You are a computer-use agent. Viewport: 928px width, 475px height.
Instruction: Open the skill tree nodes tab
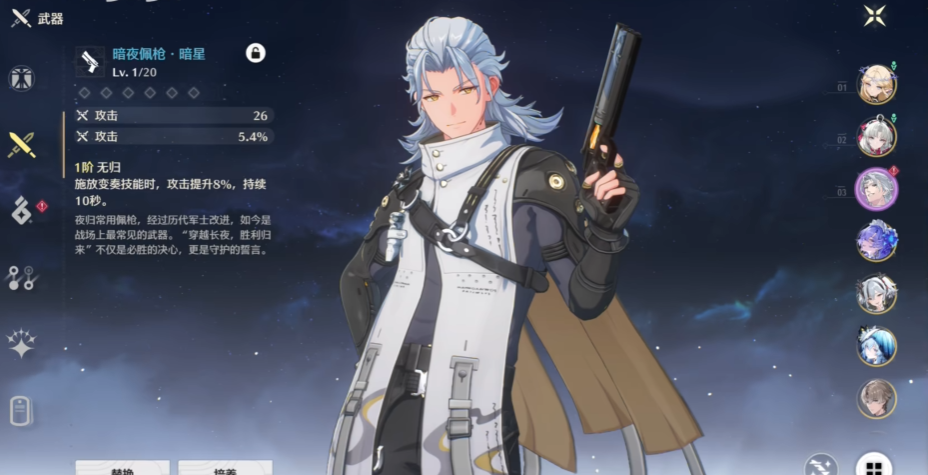click(x=21, y=277)
